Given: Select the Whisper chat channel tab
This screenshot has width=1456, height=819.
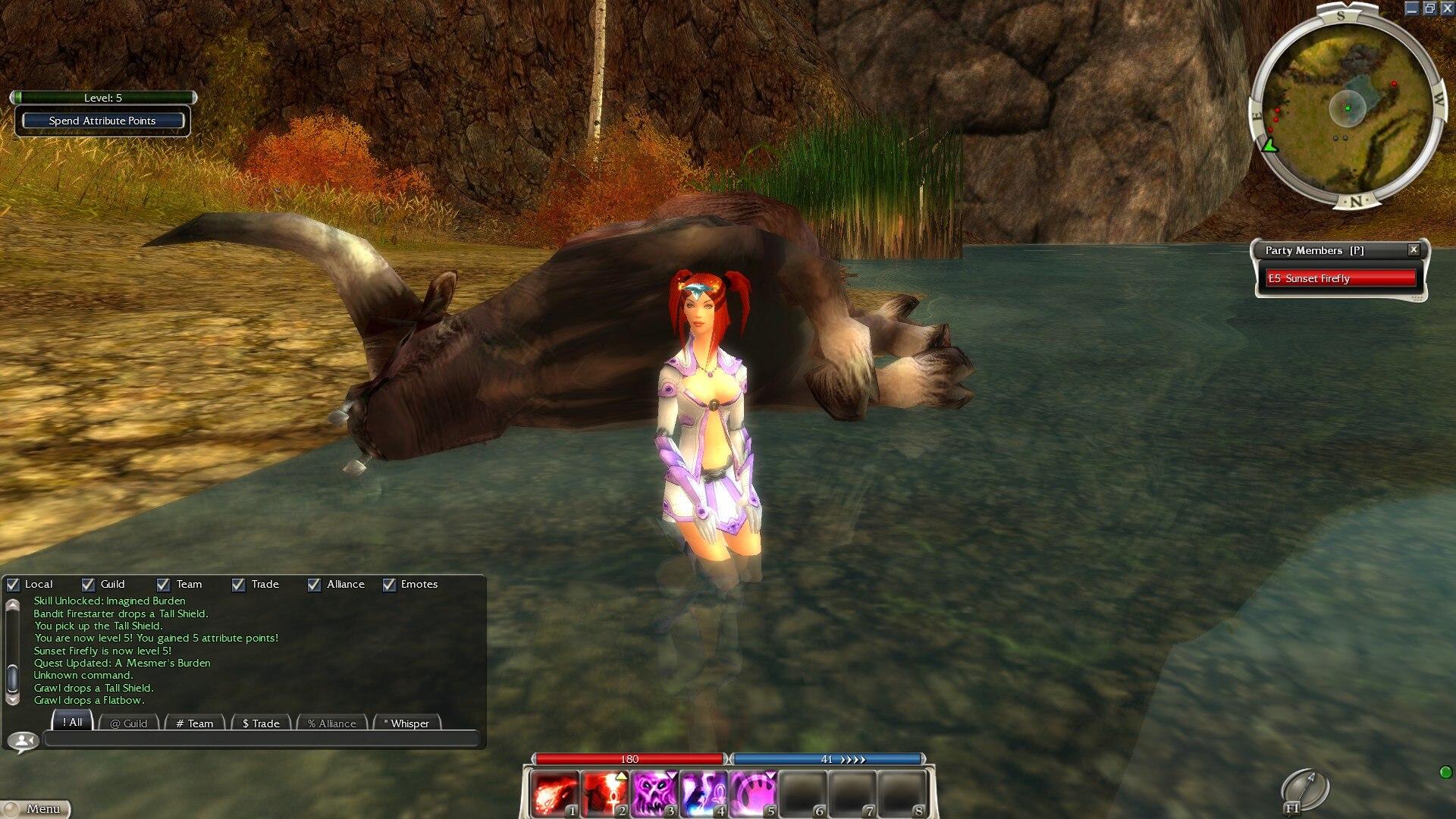Looking at the screenshot, I should pyautogui.click(x=406, y=723).
